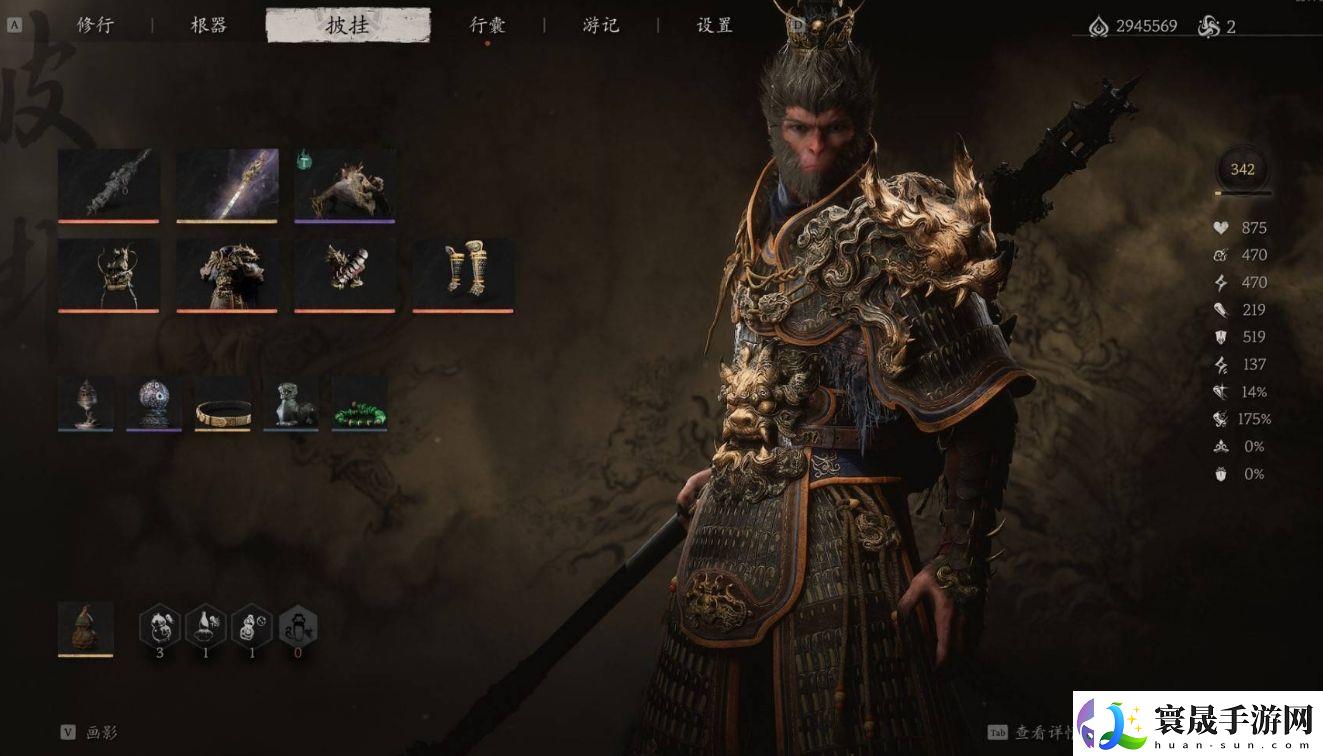Choose the golden belt curio slot

[x=222, y=403]
